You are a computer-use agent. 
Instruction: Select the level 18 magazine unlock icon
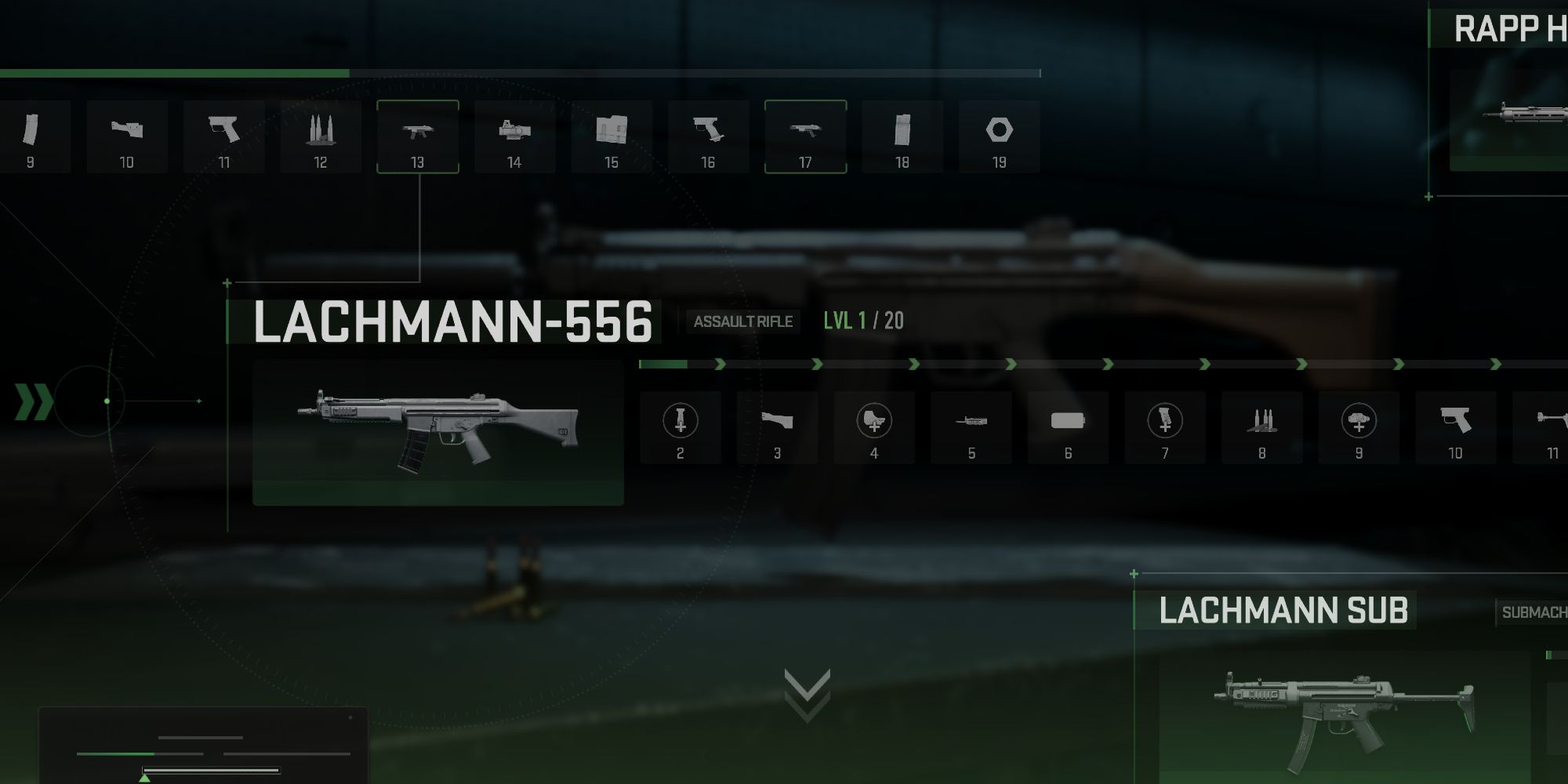point(902,136)
